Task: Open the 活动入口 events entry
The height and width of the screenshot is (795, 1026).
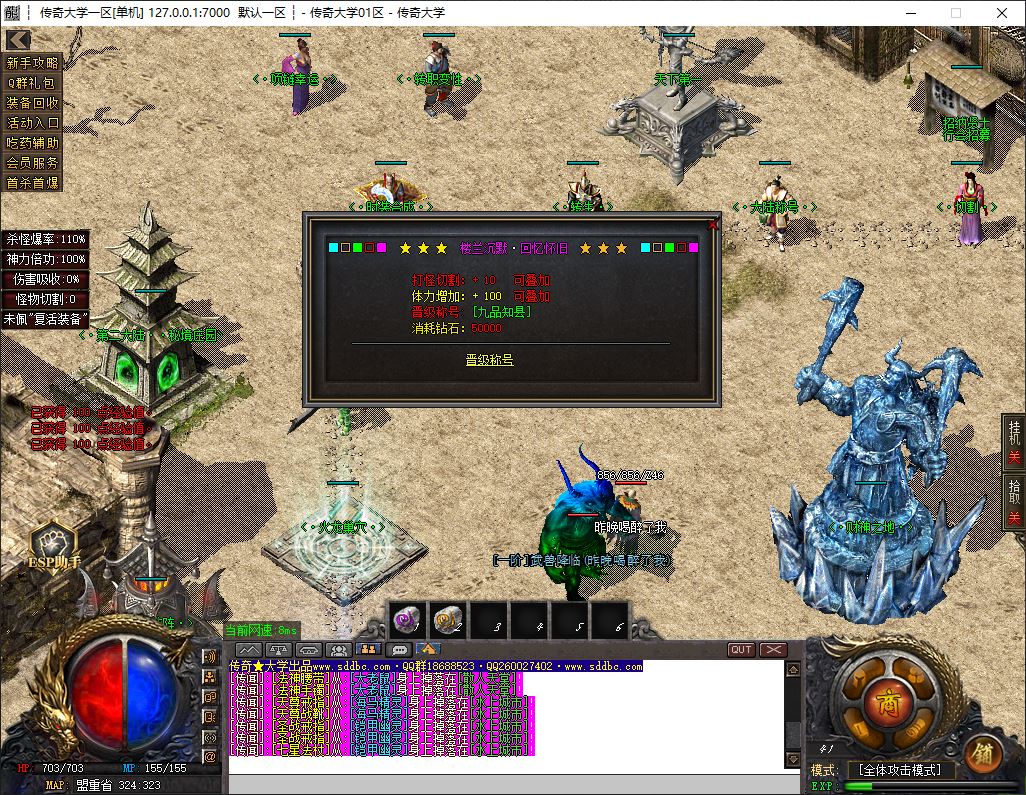Action: pos(33,123)
